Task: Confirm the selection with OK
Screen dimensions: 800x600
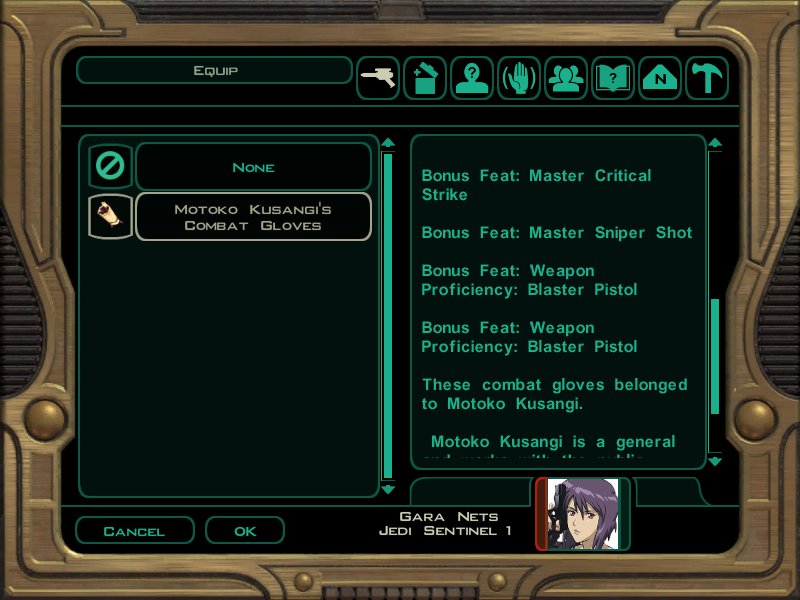Action: pyautogui.click(x=245, y=531)
